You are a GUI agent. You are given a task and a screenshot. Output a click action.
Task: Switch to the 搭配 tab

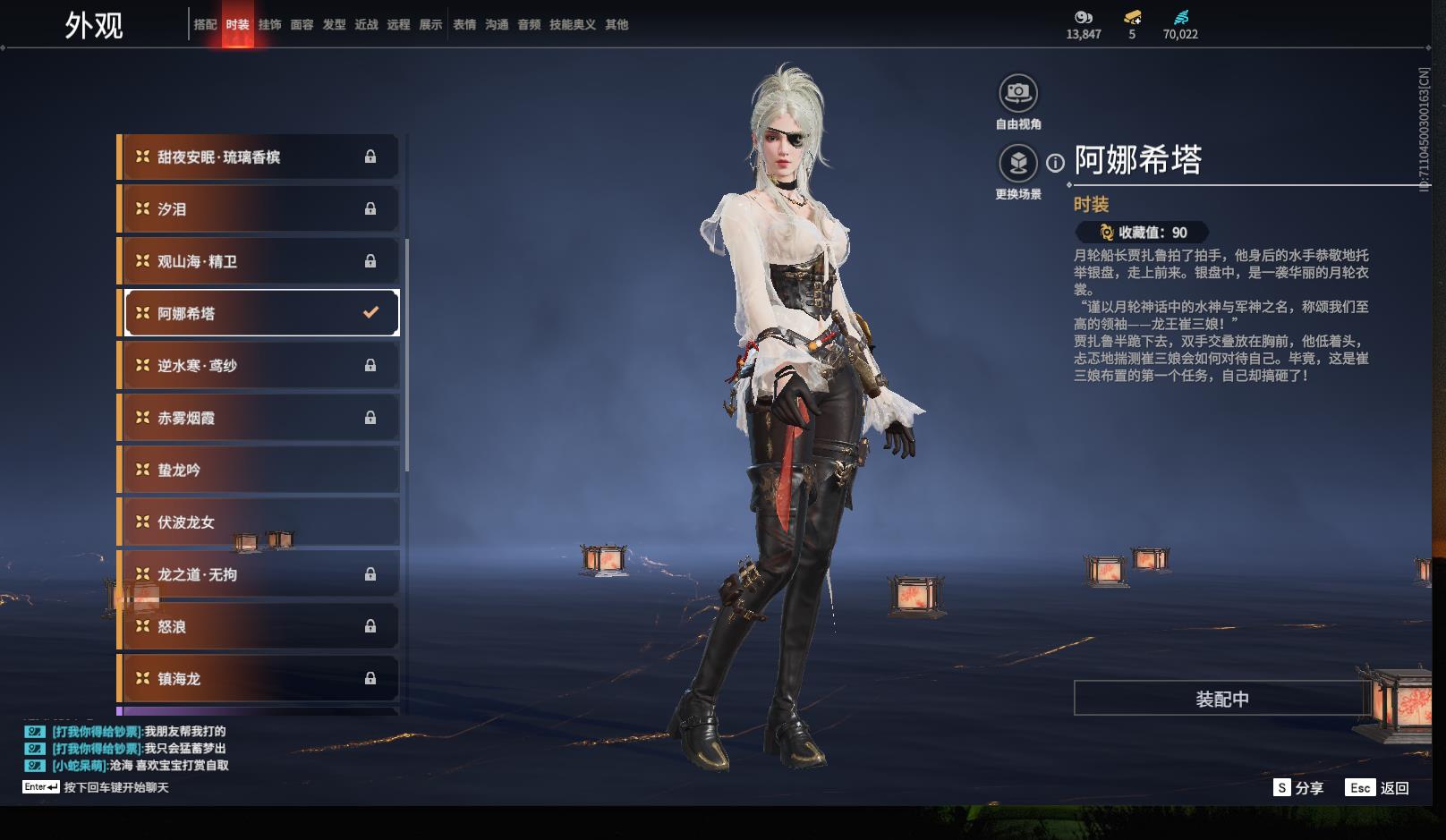(x=205, y=25)
